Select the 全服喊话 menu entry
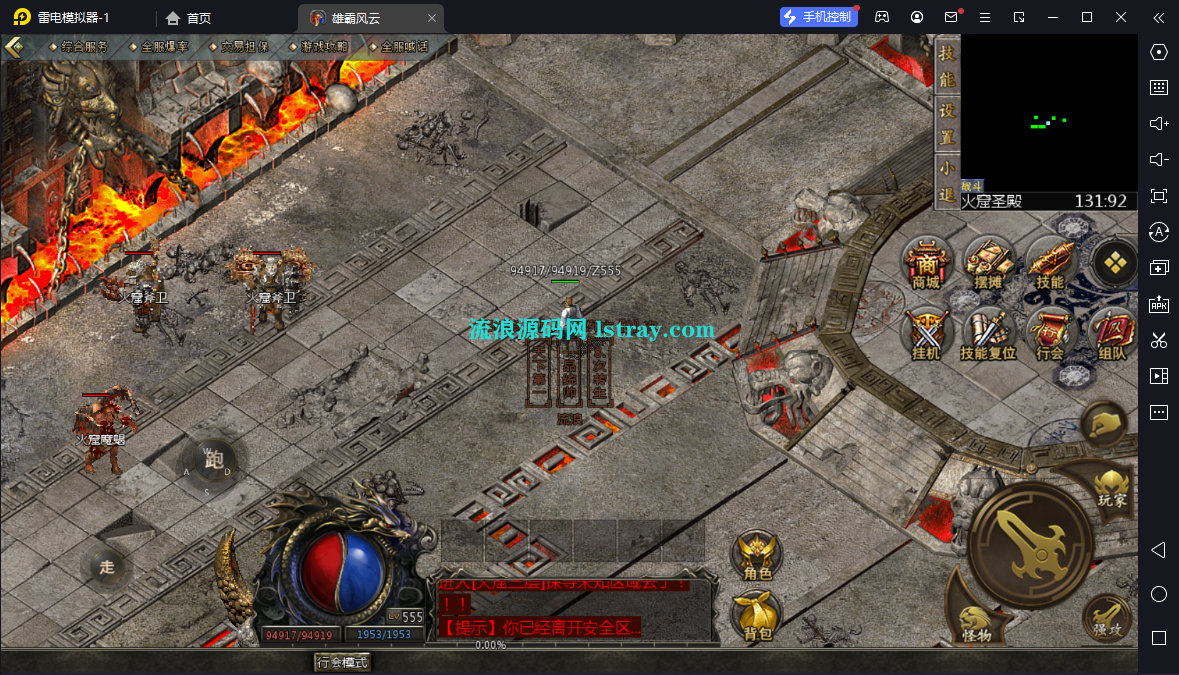1179x675 pixels. (x=404, y=47)
